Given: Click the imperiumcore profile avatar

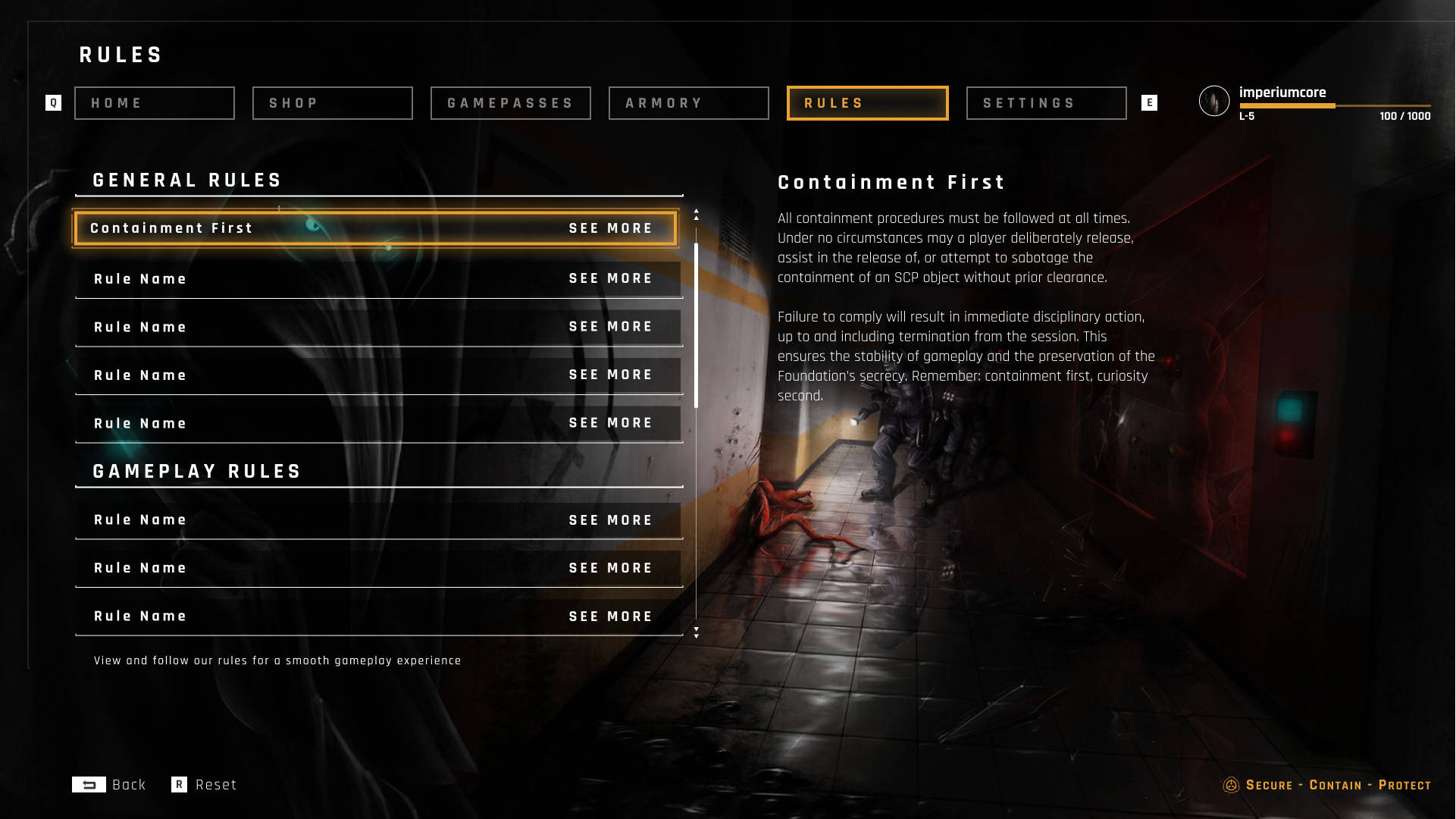Looking at the screenshot, I should (x=1214, y=101).
